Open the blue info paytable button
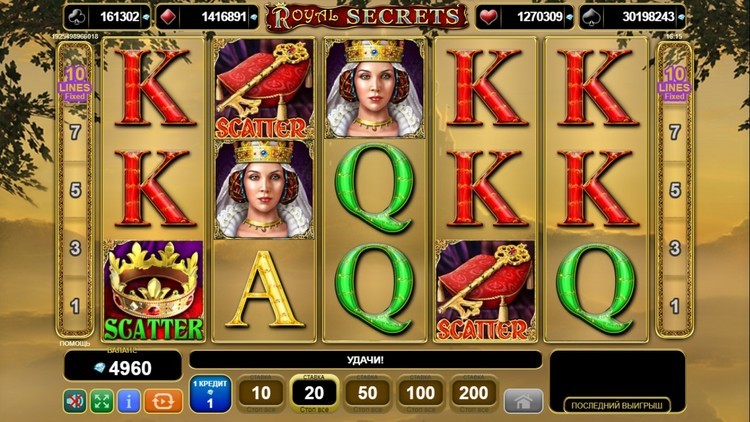Screen dimensions: 750x422 tap(128, 401)
